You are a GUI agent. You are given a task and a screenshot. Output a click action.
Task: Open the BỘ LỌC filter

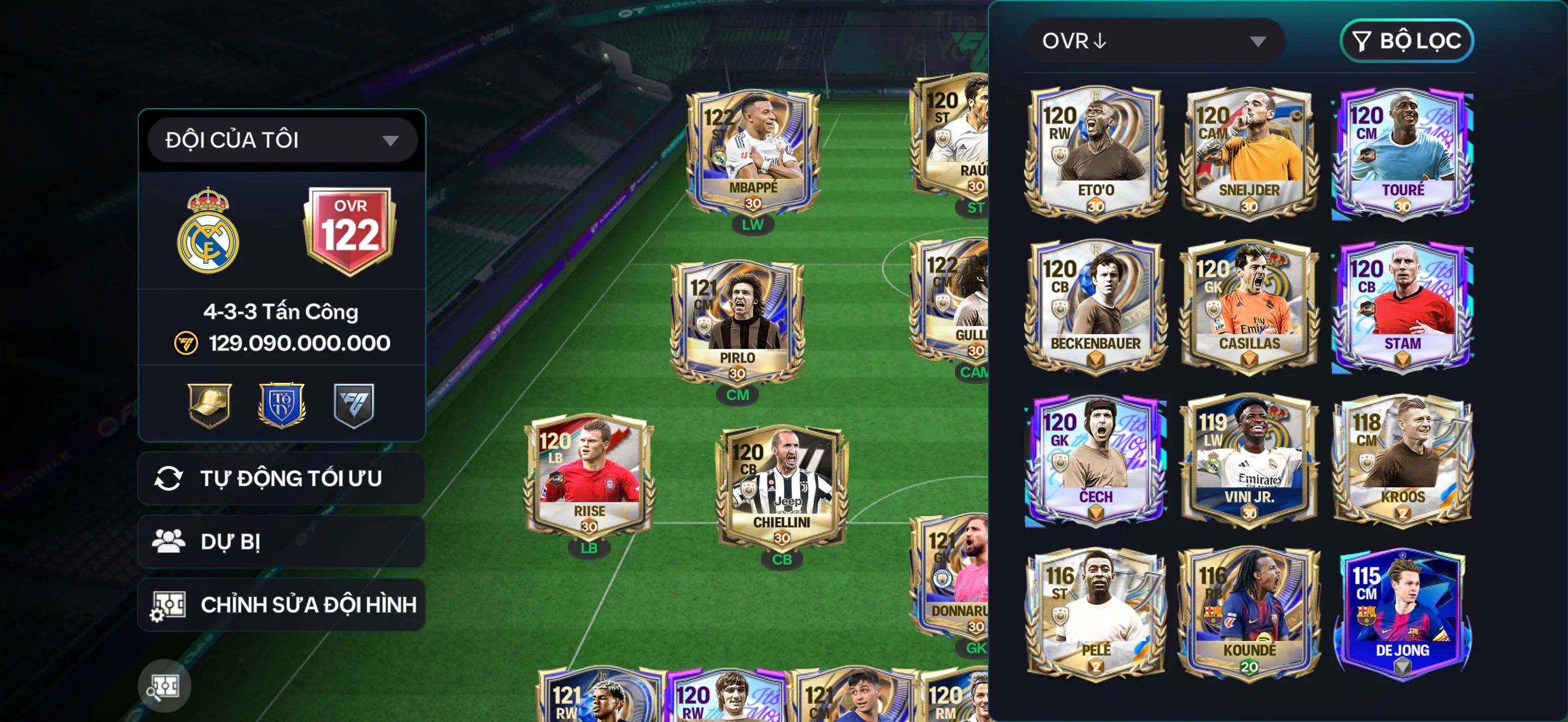[x=1406, y=41]
